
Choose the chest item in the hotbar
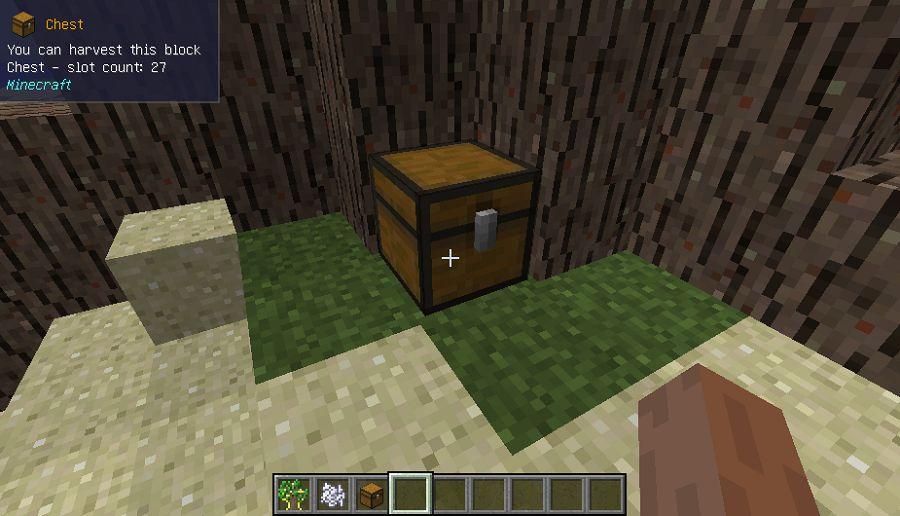point(371,493)
